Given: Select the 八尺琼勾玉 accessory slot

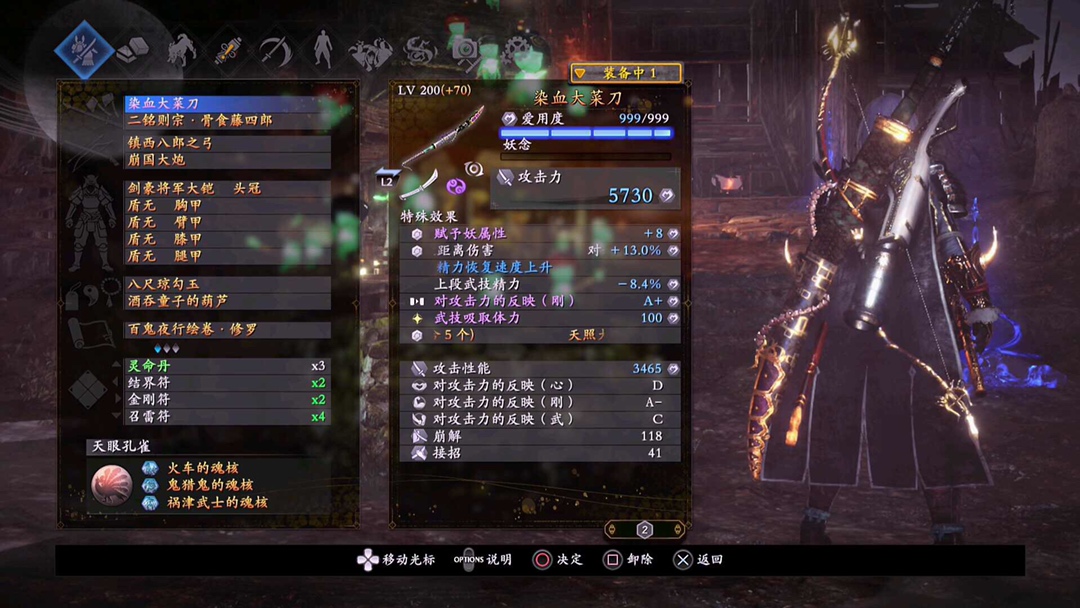Looking at the screenshot, I should pyautogui.click(x=227, y=284).
